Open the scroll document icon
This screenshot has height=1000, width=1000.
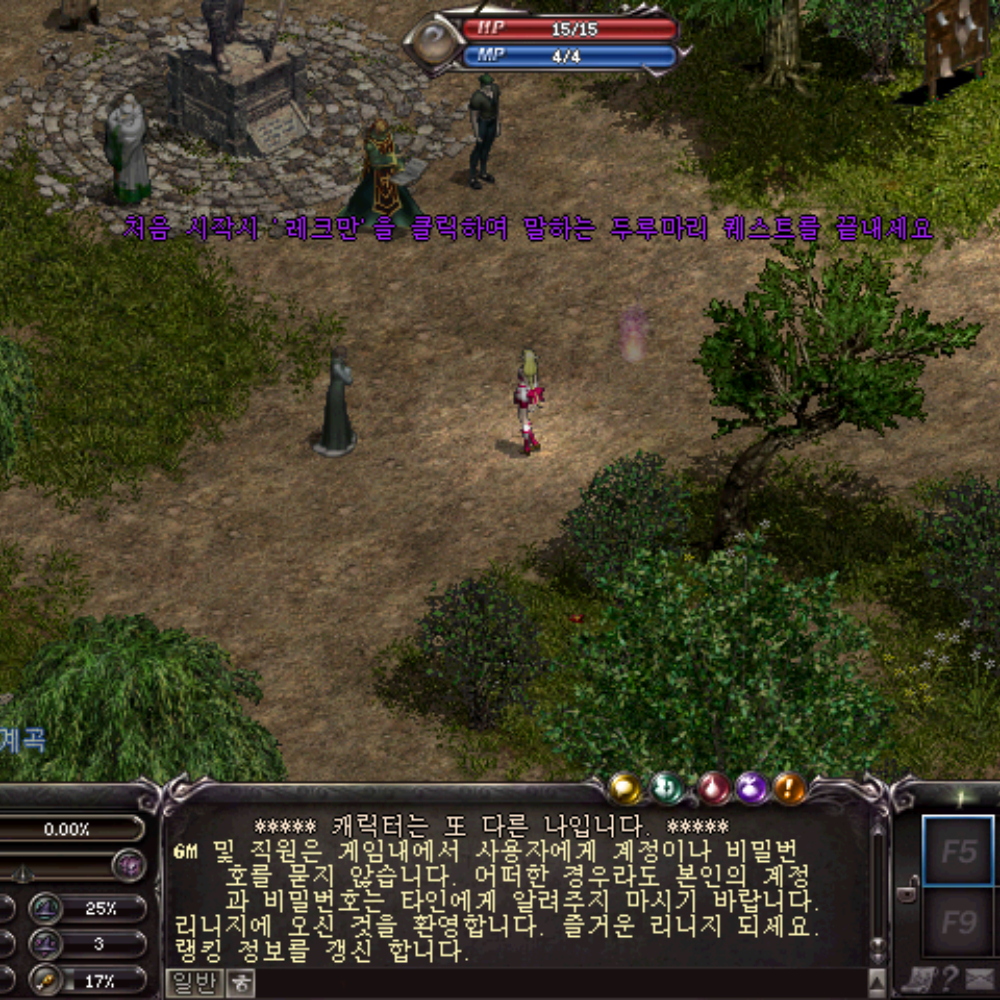(x=918, y=980)
